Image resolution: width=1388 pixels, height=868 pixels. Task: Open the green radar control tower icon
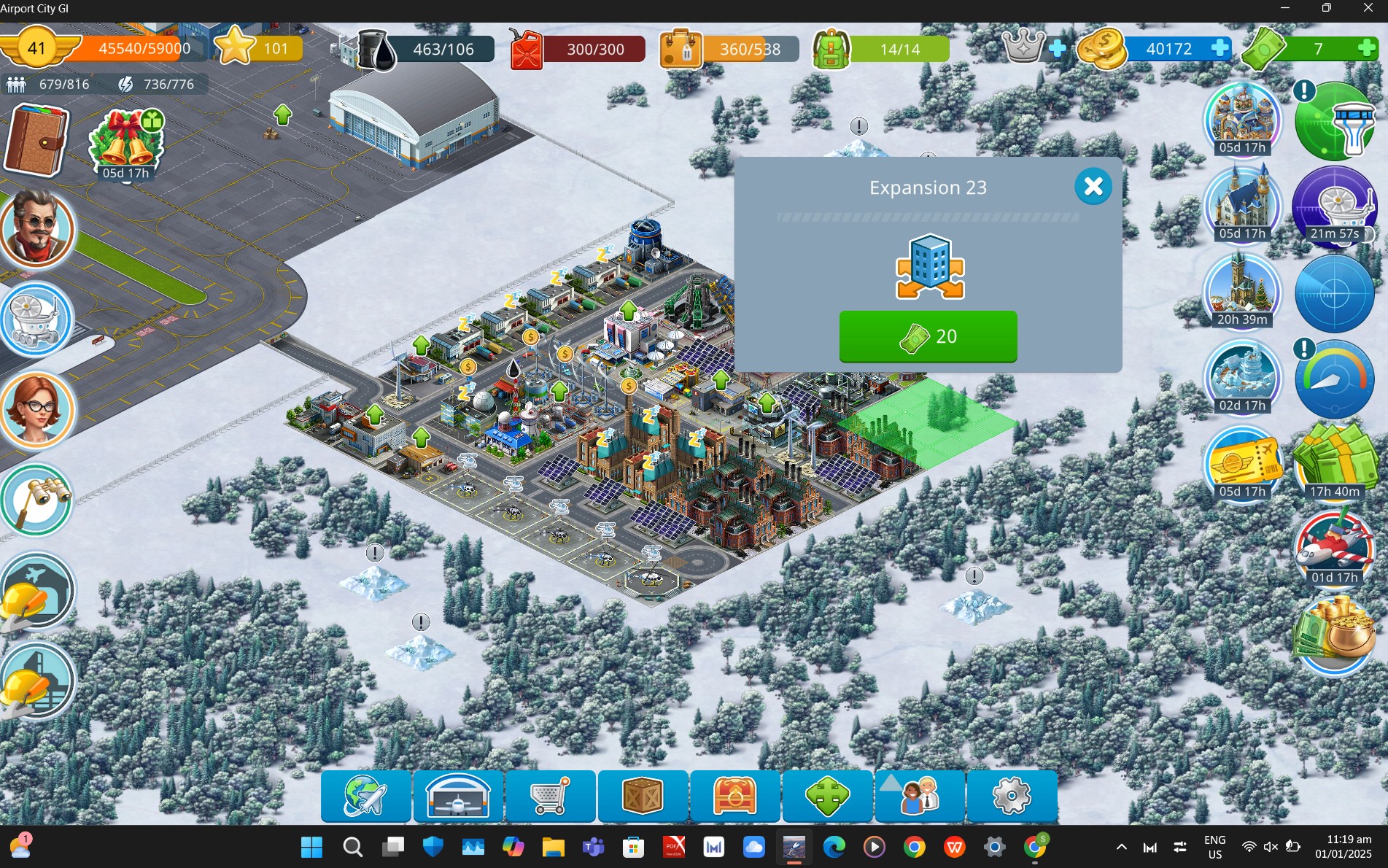(1334, 121)
